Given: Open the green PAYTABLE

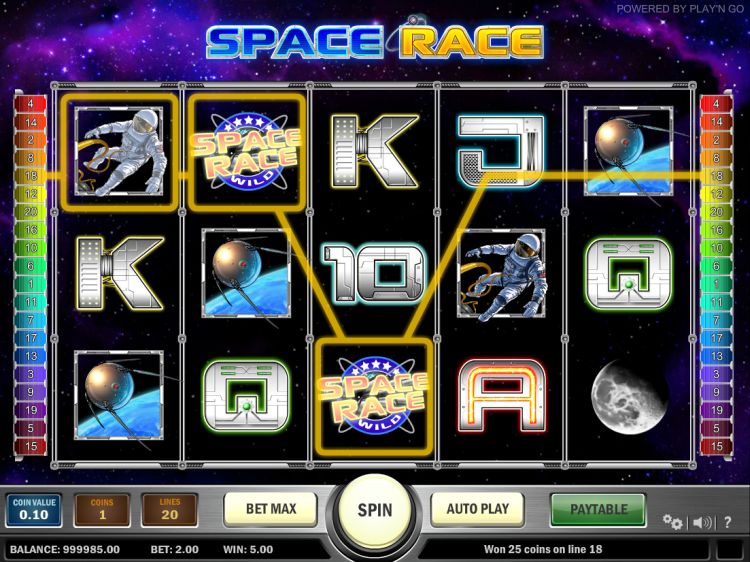Looking at the screenshot, I should (598, 509).
